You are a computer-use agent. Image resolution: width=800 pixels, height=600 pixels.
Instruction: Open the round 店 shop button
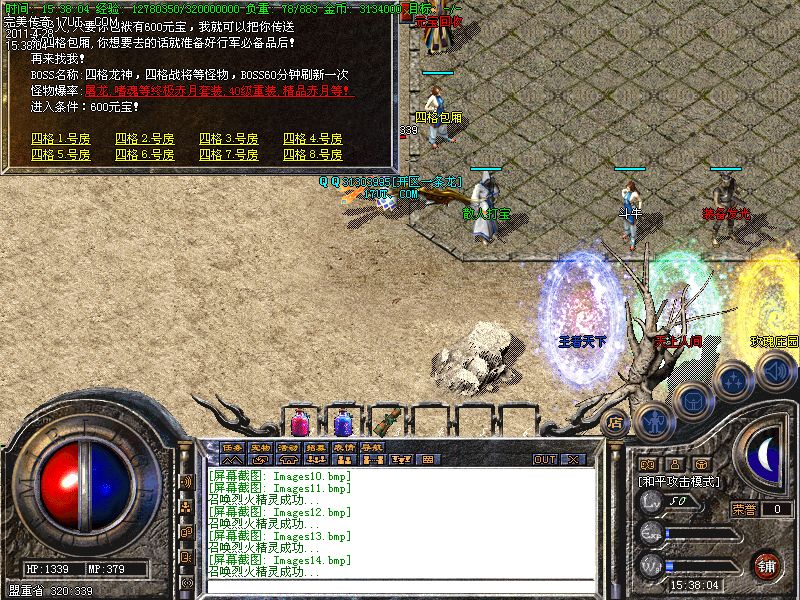click(616, 421)
